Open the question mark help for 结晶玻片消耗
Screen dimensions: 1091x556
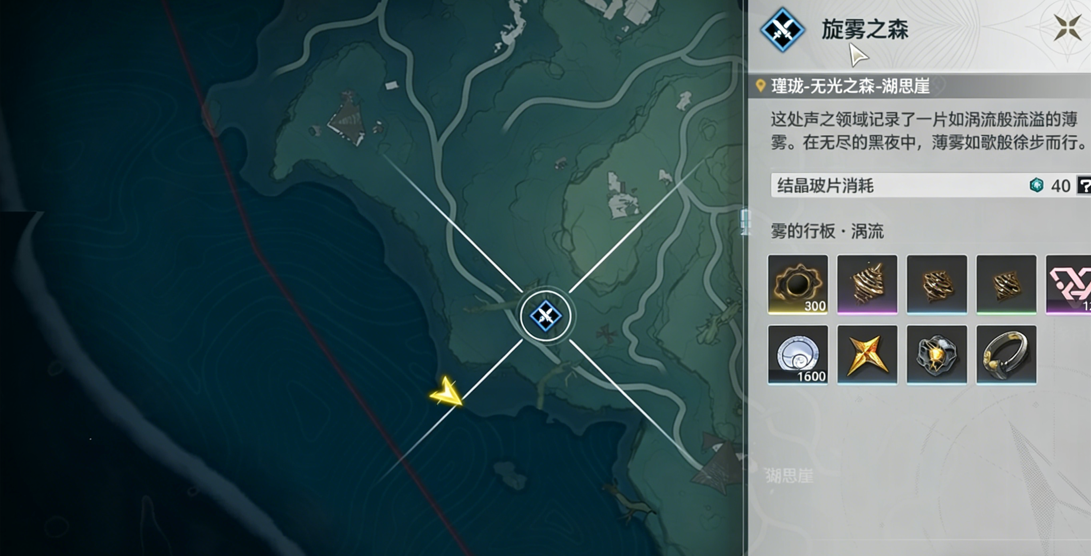[x=1083, y=186]
